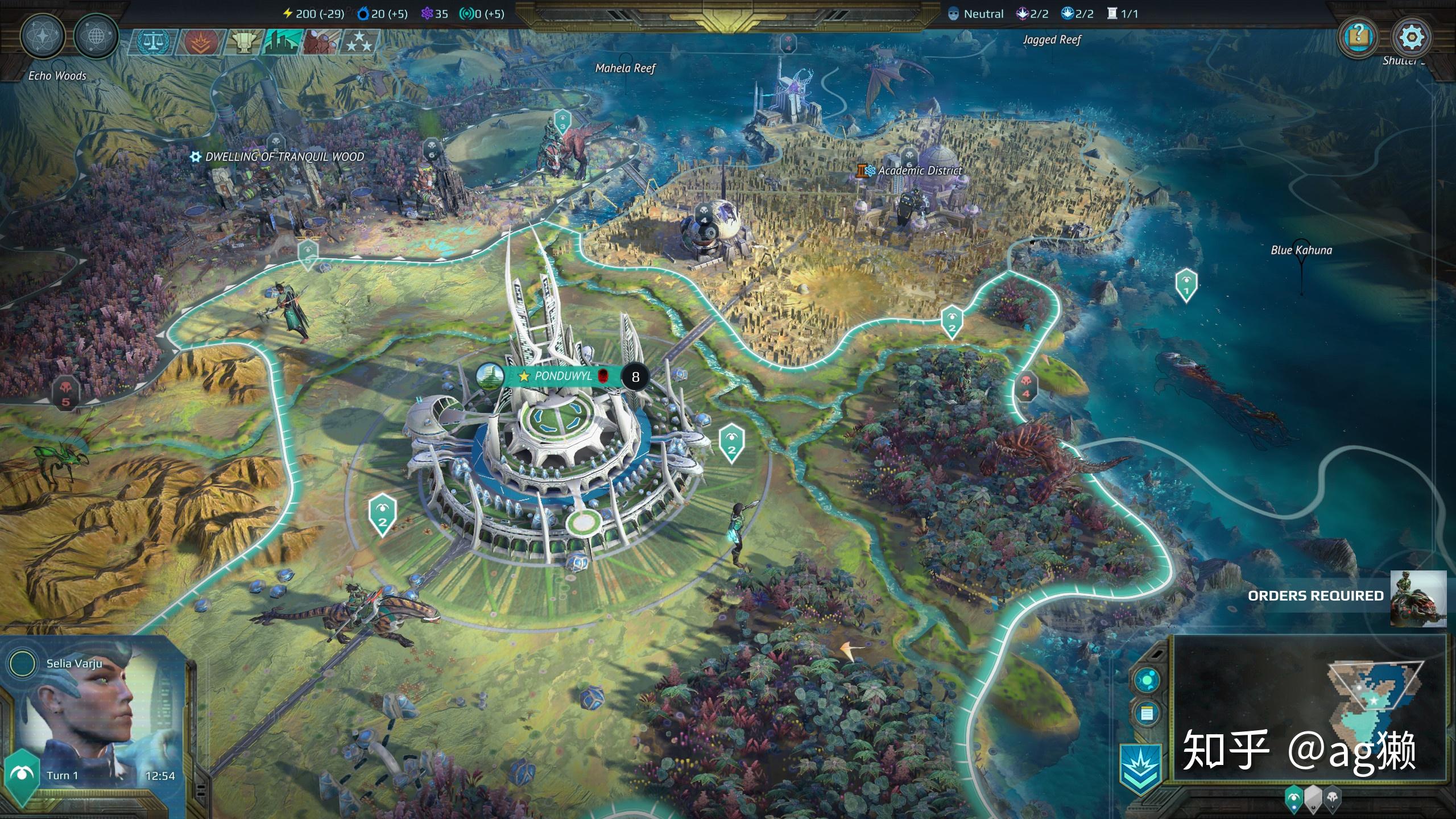The width and height of the screenshot is (1456, 819).
Task: Open the list notes button beside the minimap
Action: point(1147,713)
